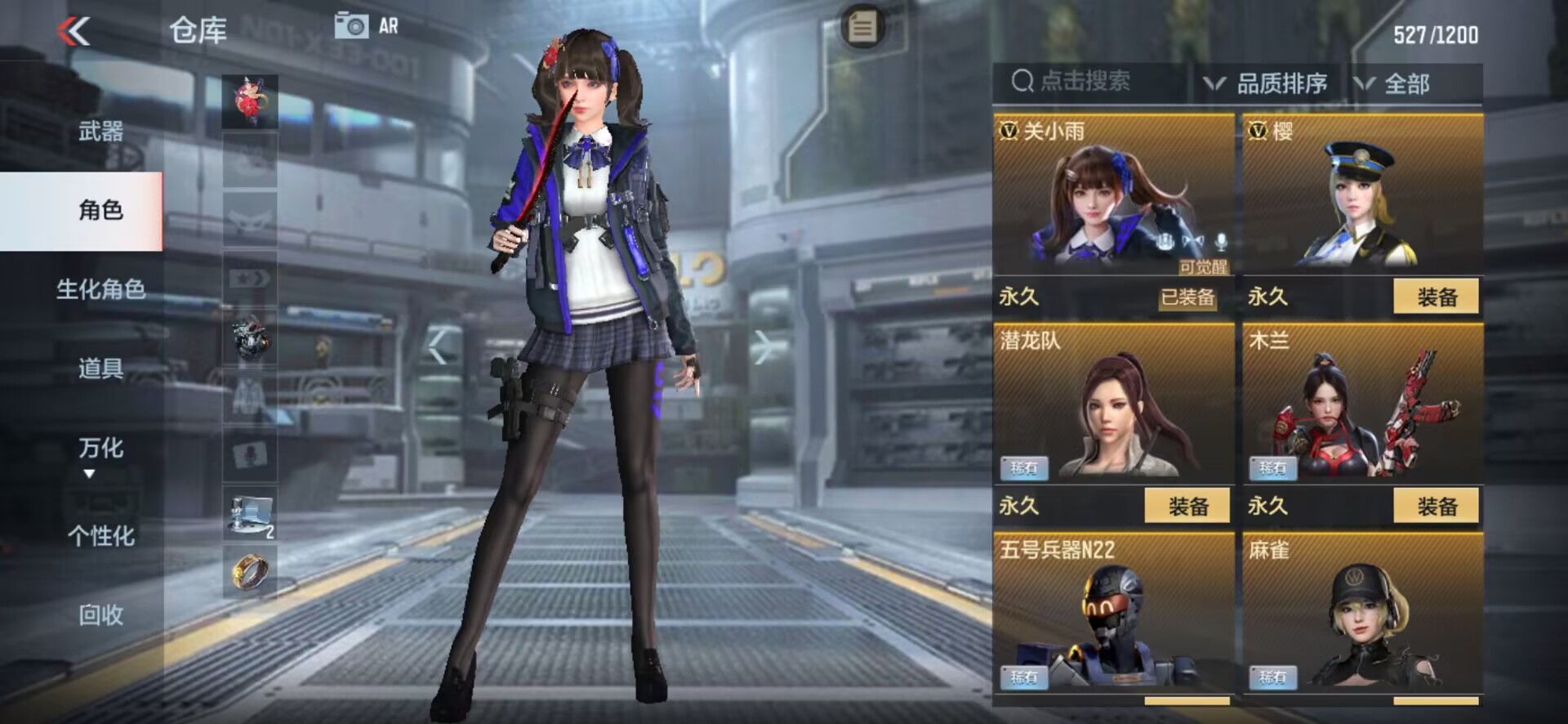
Task: Open the notes list icon at top
Action: tap(862, 28)
